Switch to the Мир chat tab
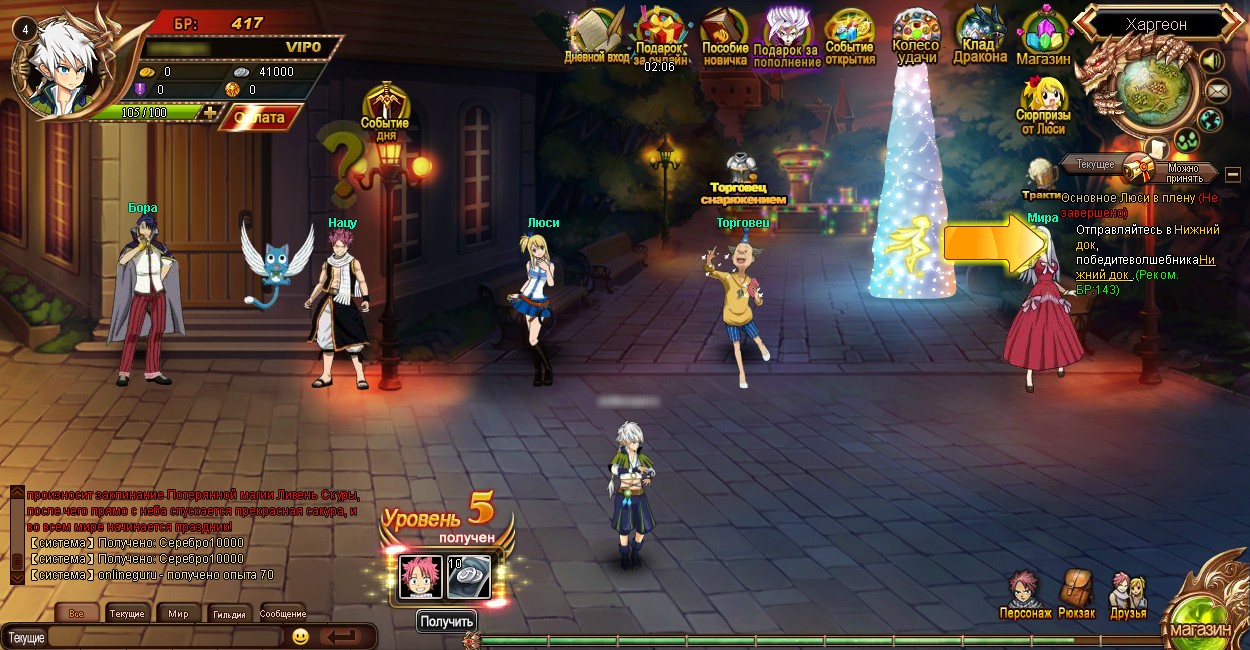This screenshot has width=1250, height=650. [x=178, y=614]
